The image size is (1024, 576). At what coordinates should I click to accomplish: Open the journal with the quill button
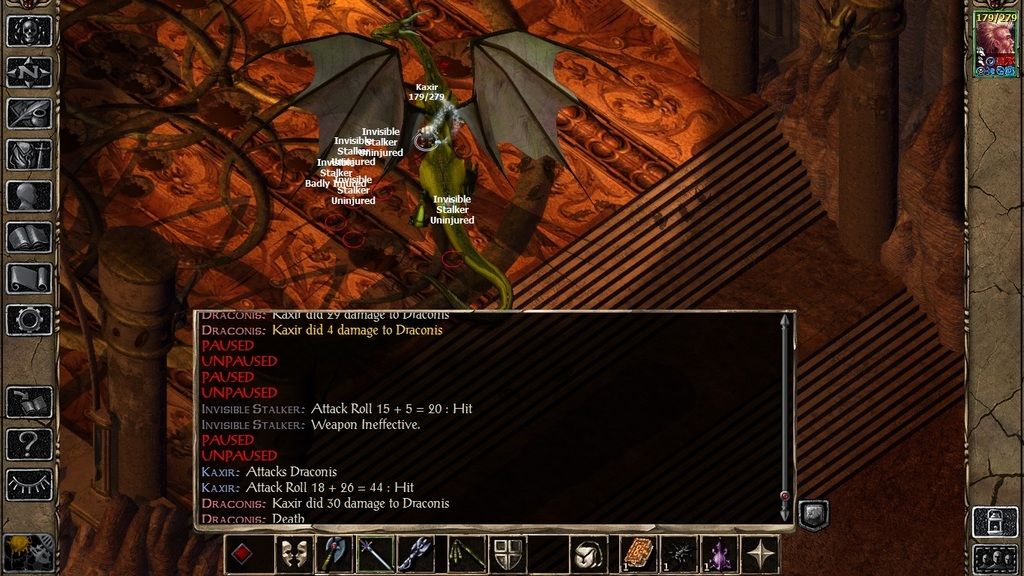pyautogui.click(x=29, y=113)
